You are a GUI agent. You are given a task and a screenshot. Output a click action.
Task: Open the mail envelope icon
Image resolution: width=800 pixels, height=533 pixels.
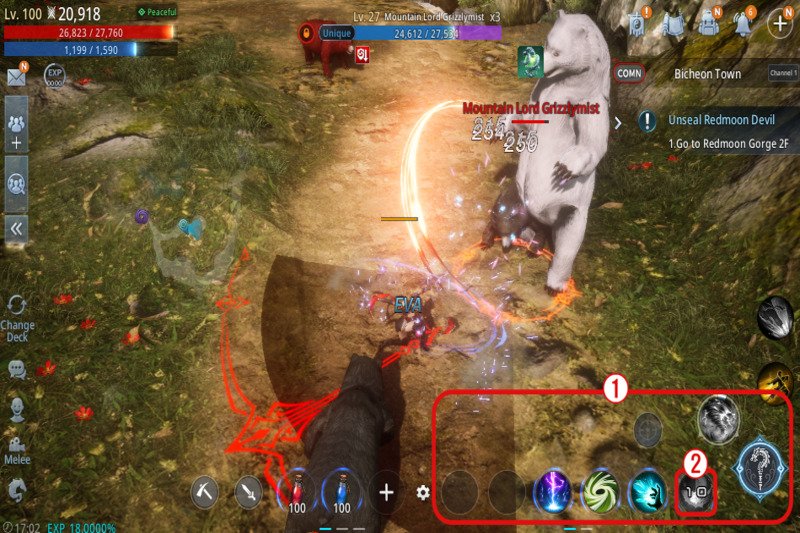click(x=16, y=76)
